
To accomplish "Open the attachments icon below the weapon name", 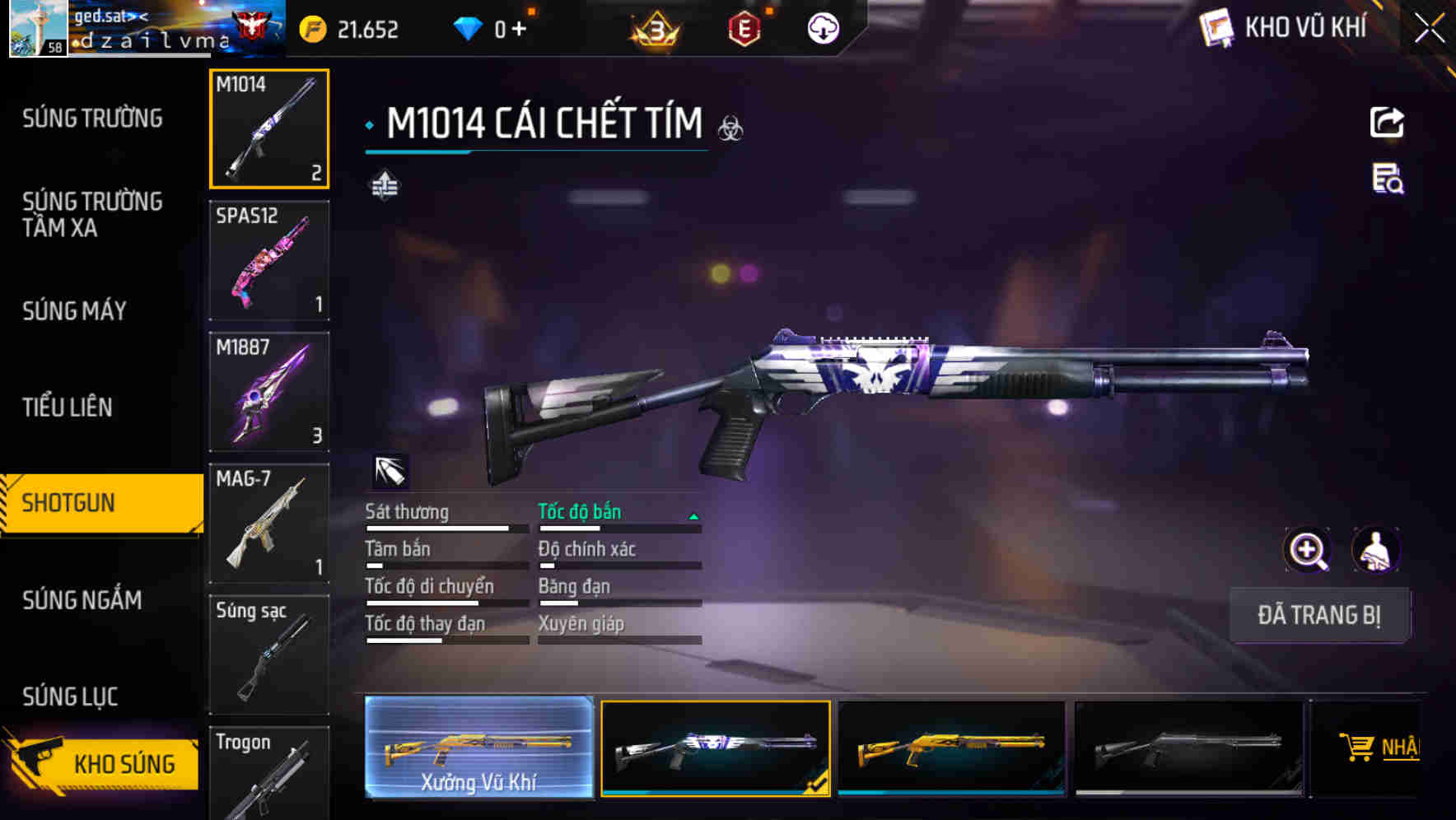I will [x=384, y=187].
